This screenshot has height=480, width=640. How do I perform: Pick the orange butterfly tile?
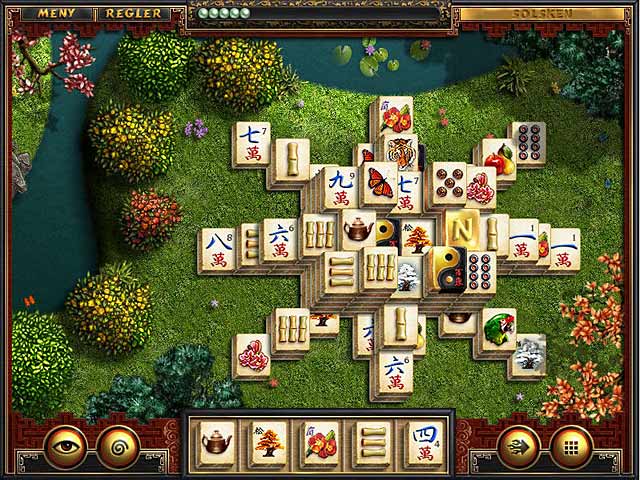point(380,183)
